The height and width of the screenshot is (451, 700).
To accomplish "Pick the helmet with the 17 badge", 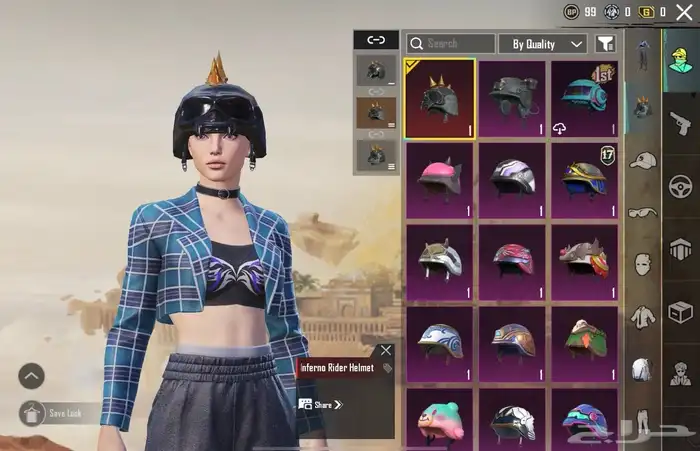I will point(584,179).
